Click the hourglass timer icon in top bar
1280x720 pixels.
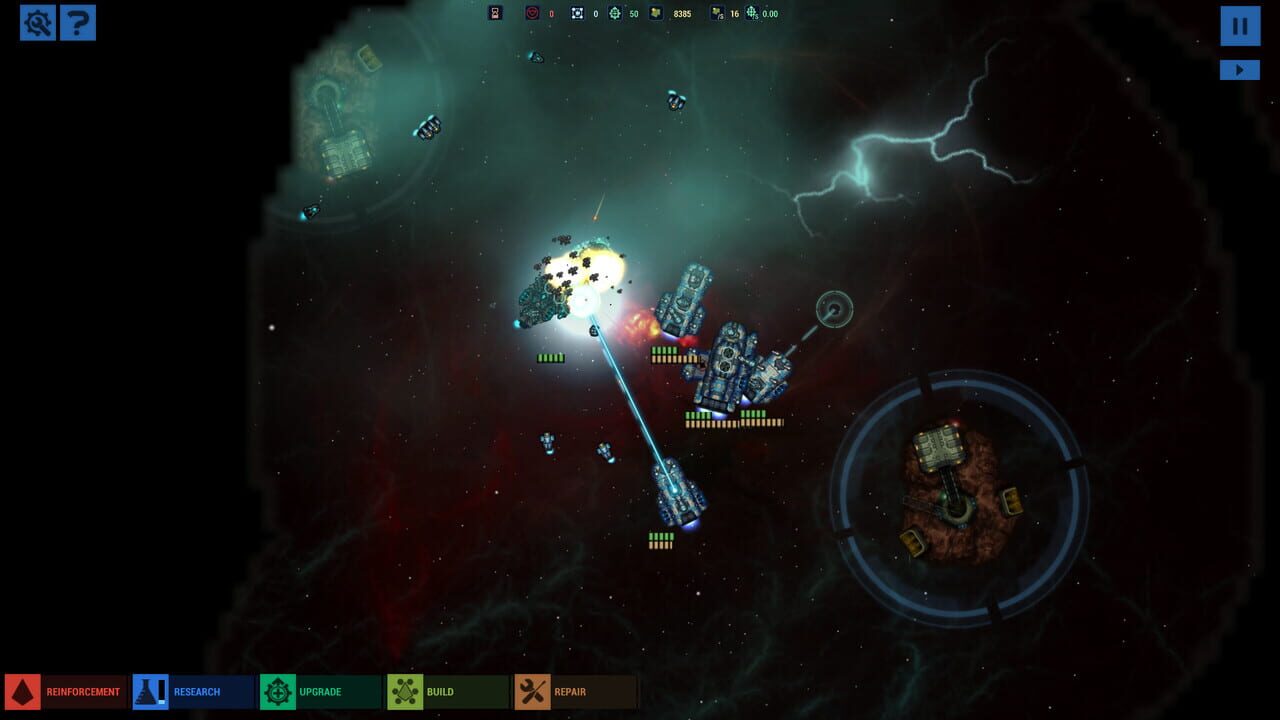click(494, 13)
